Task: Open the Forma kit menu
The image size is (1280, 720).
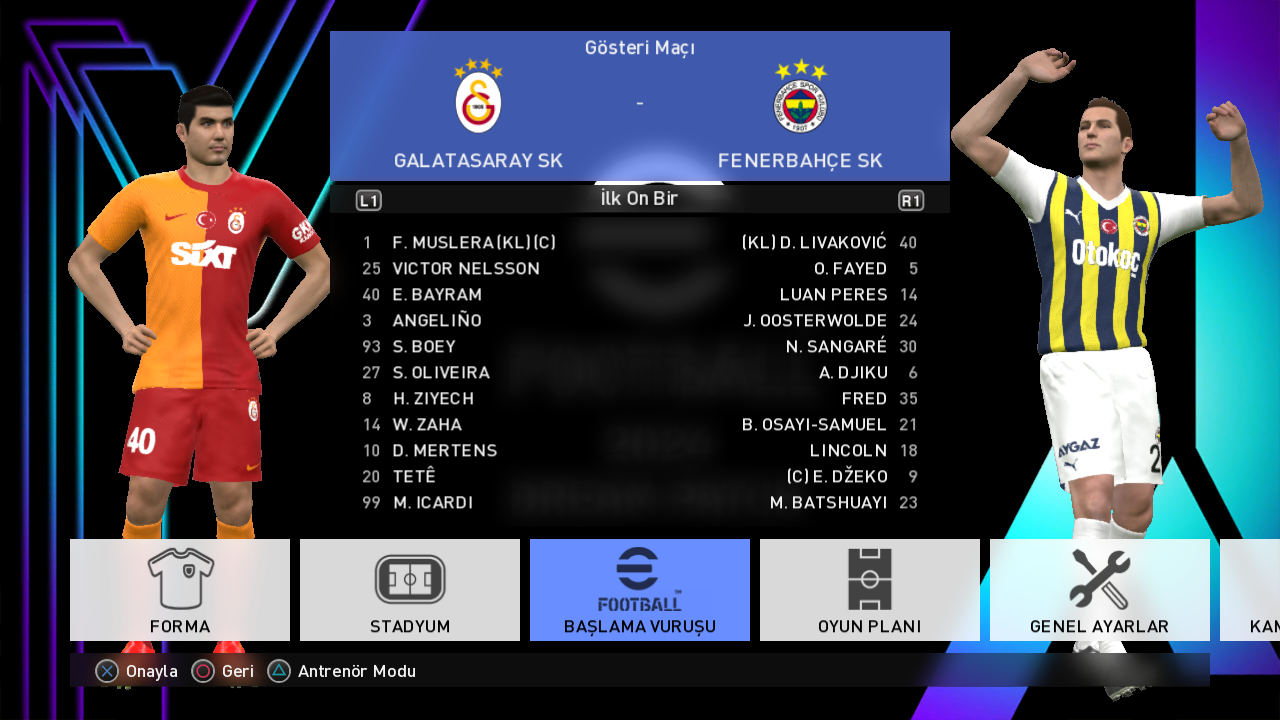Action: [180, 590]
